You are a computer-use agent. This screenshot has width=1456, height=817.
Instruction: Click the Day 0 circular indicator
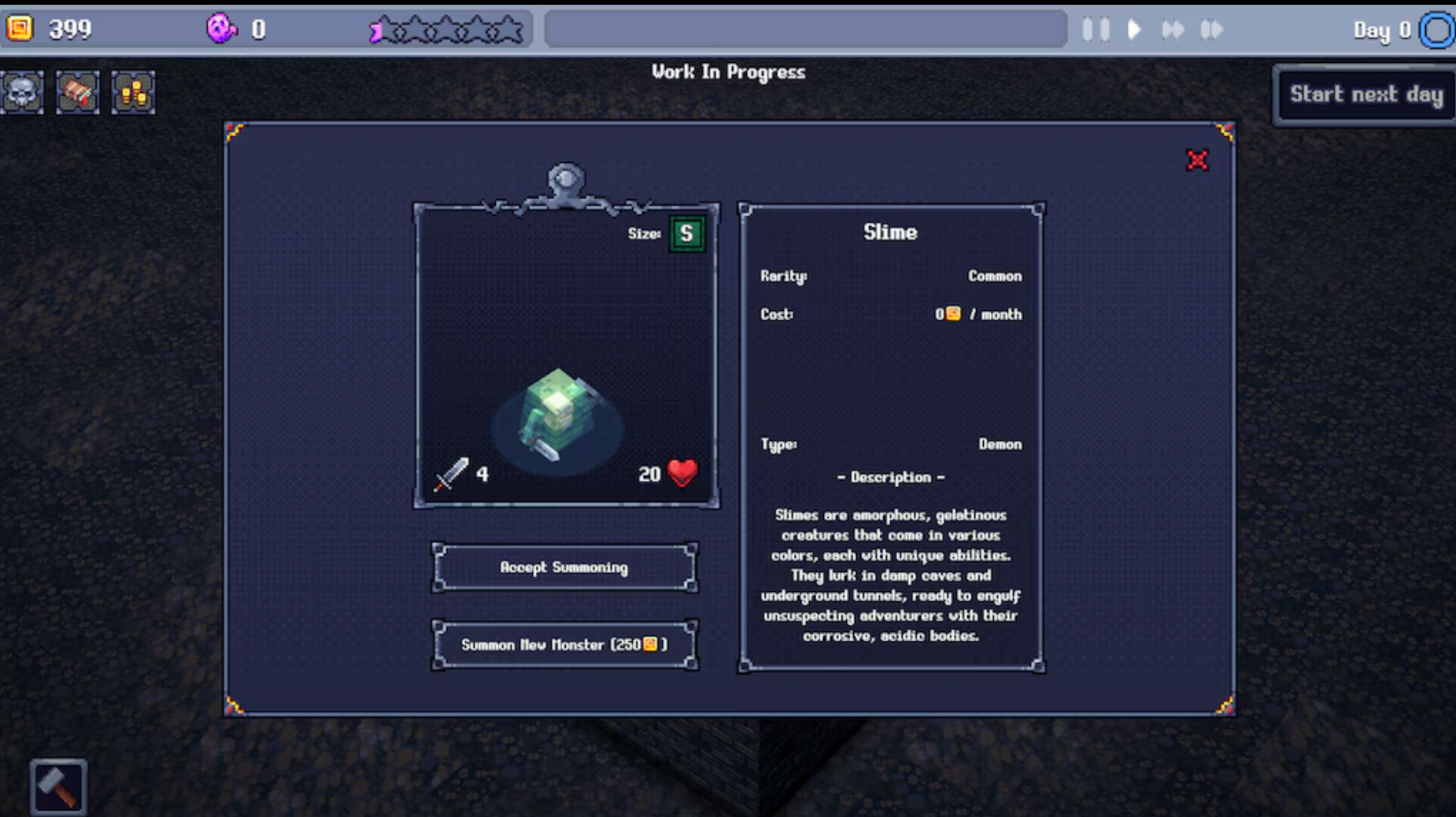(x=1437, y=29)
